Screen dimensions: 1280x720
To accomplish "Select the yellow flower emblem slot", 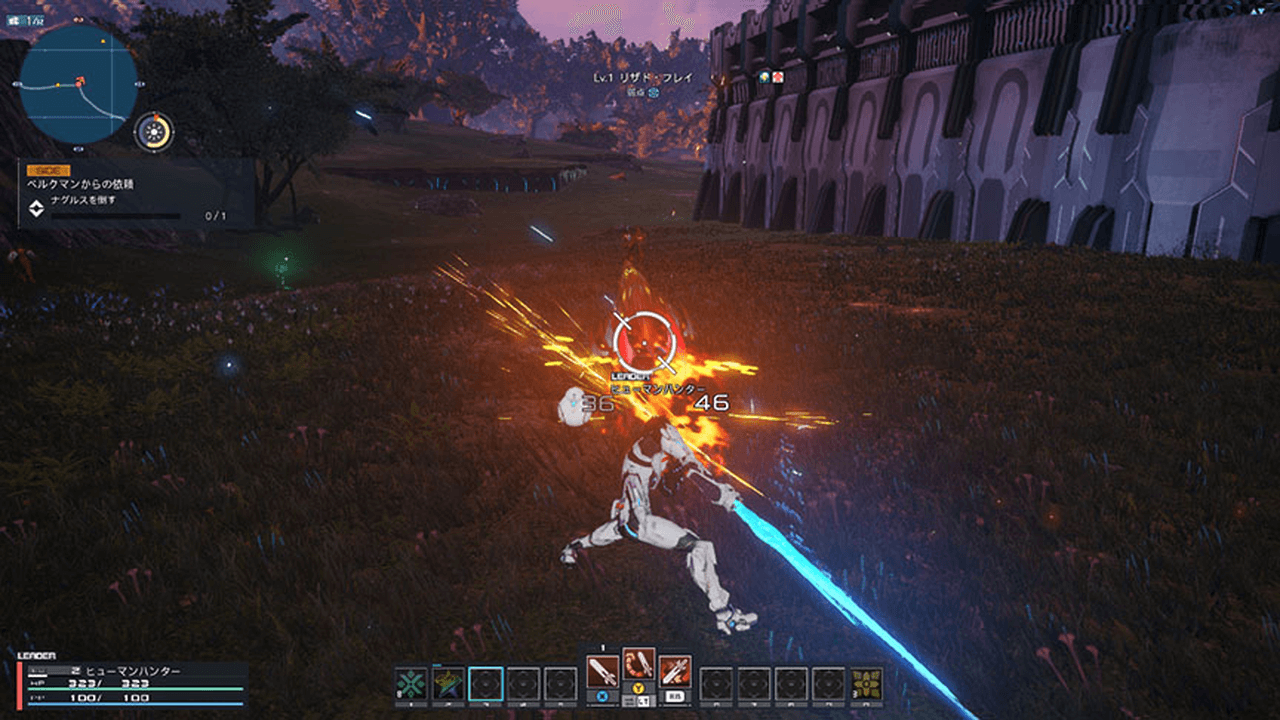I will 867,684.
